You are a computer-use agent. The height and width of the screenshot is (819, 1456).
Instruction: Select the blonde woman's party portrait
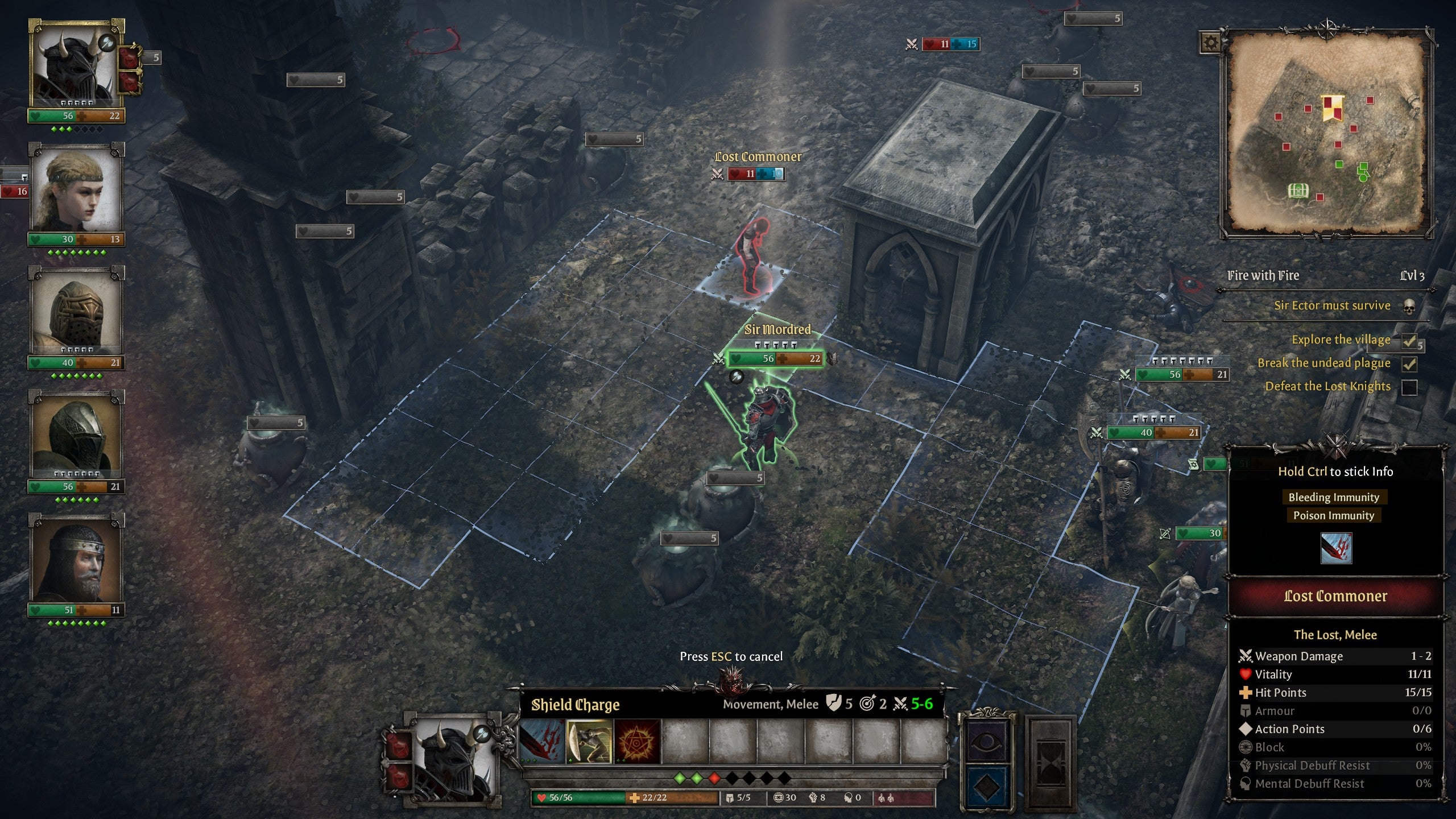[76, 190]
